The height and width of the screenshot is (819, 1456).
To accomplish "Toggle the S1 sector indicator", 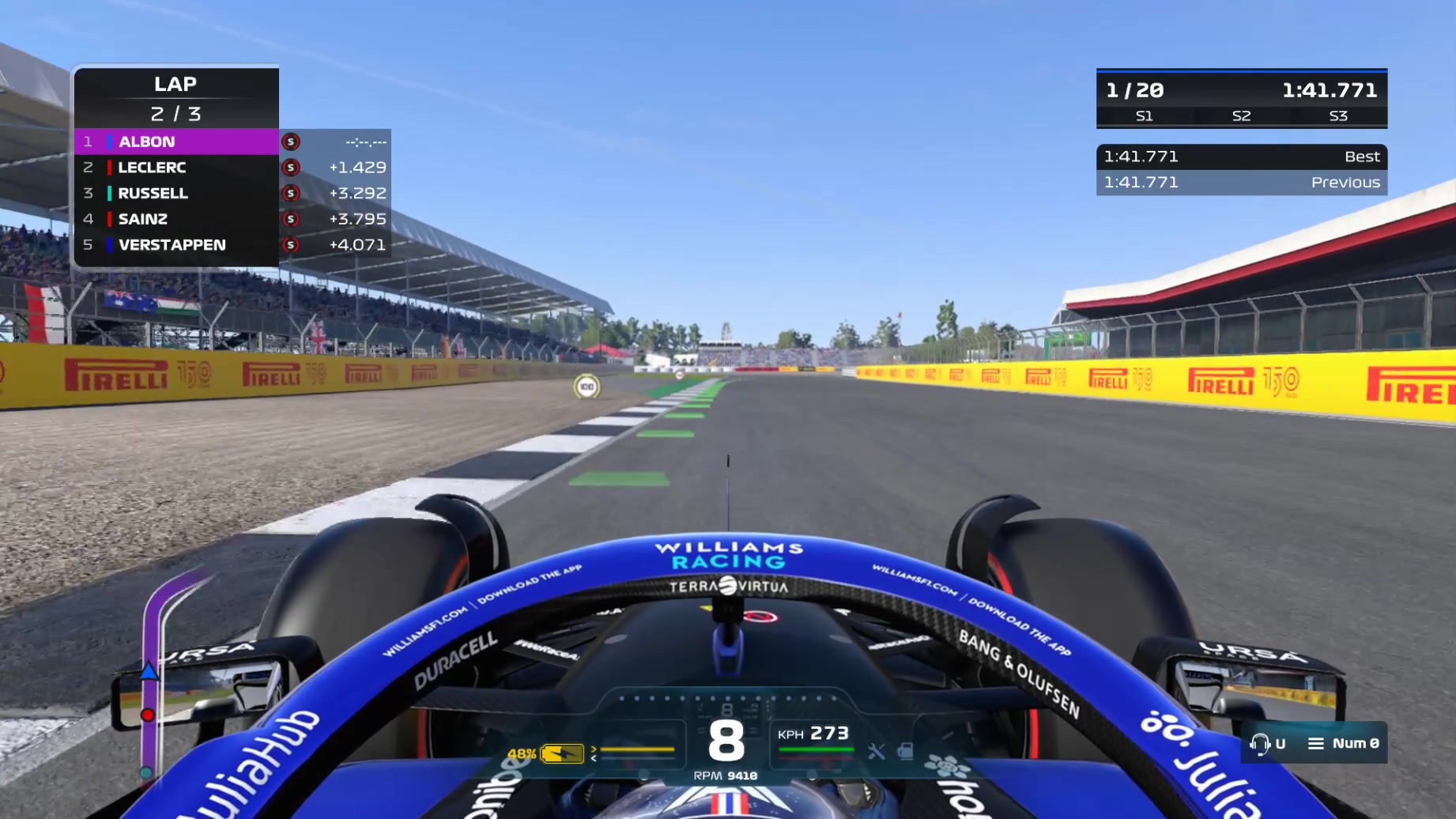I will tap(1144, 116).
